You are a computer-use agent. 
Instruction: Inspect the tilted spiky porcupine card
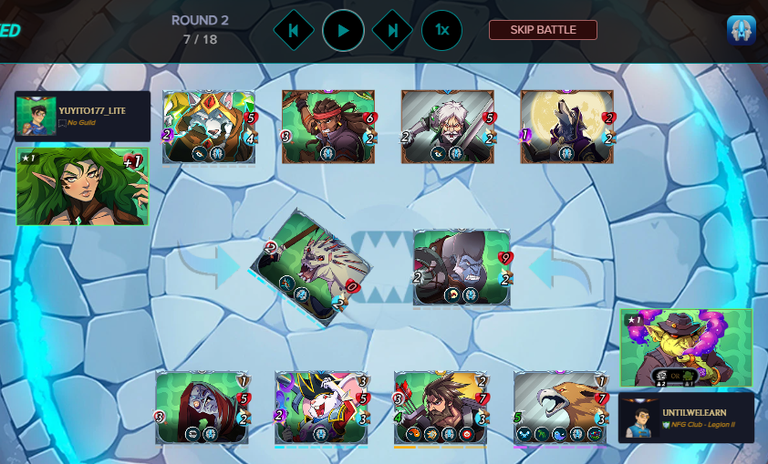point(309,263)
